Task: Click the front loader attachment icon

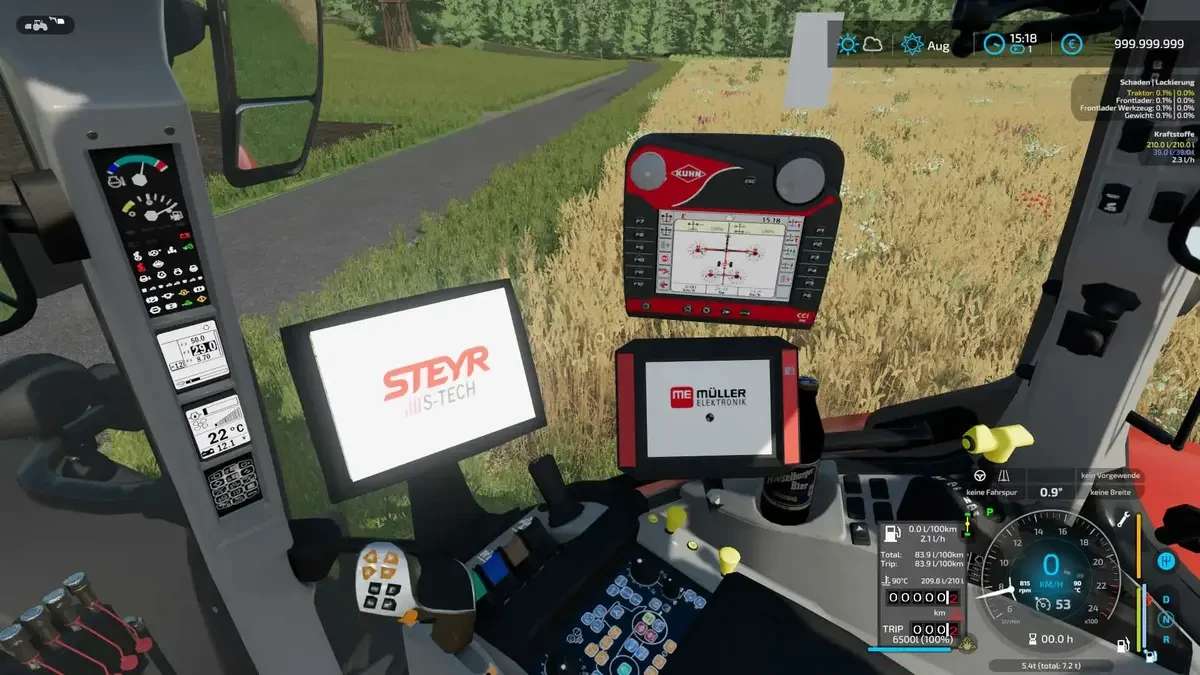Action: (58, 21)
